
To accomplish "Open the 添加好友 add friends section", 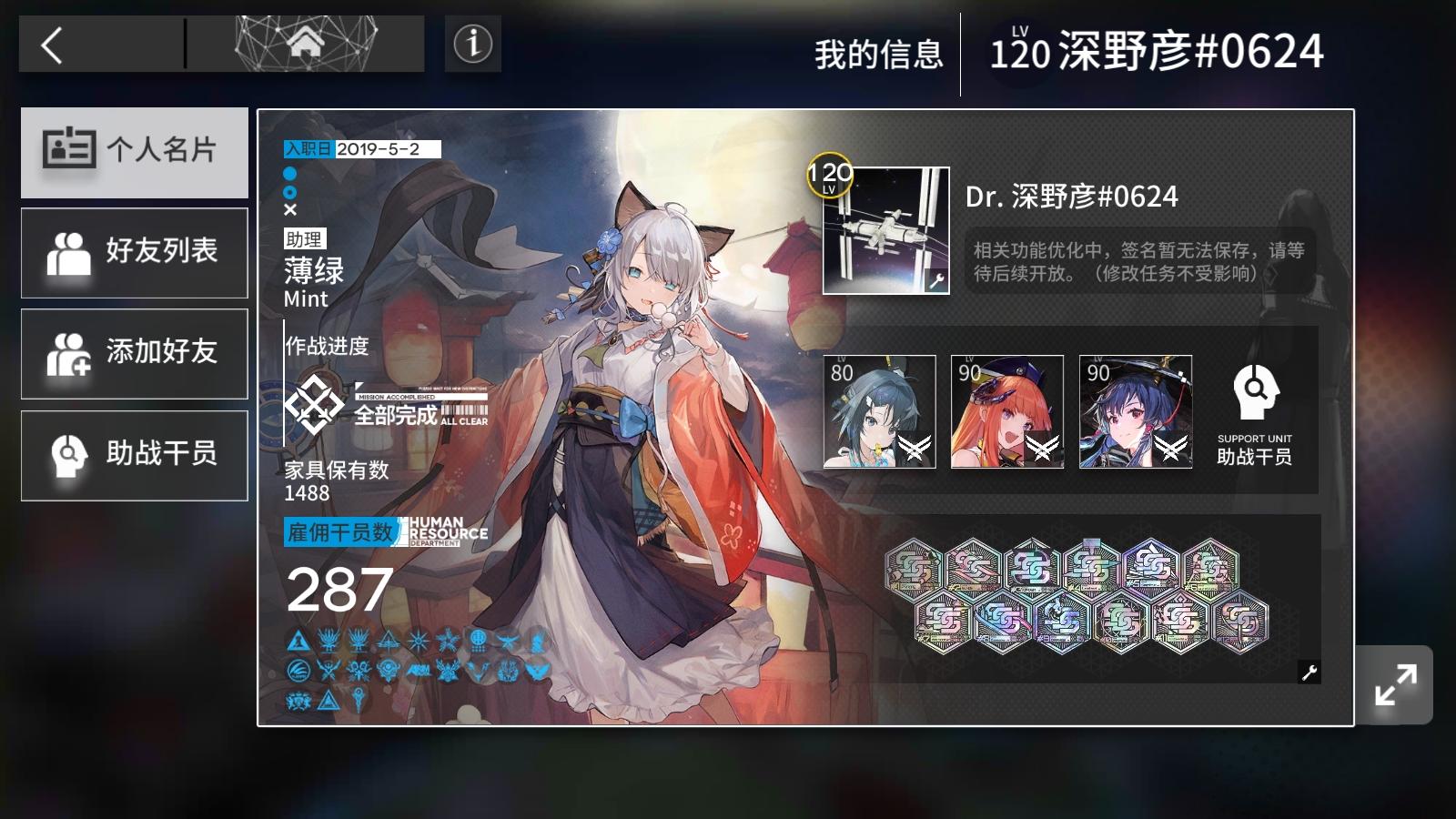I will pyautogui.click(x=135, y=354).
